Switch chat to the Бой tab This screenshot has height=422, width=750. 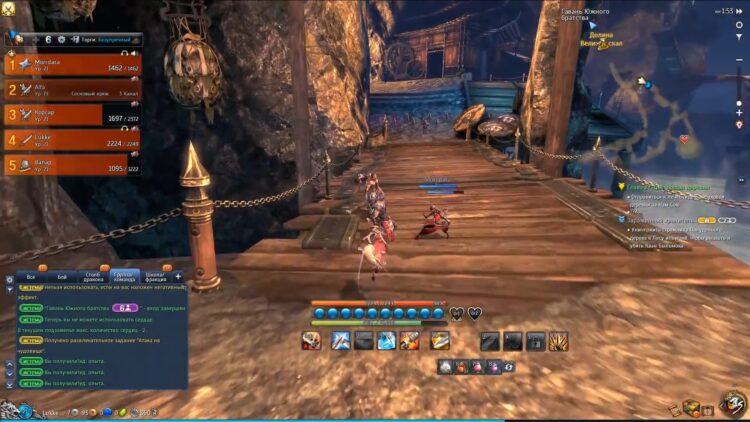[x=62, y=276]
